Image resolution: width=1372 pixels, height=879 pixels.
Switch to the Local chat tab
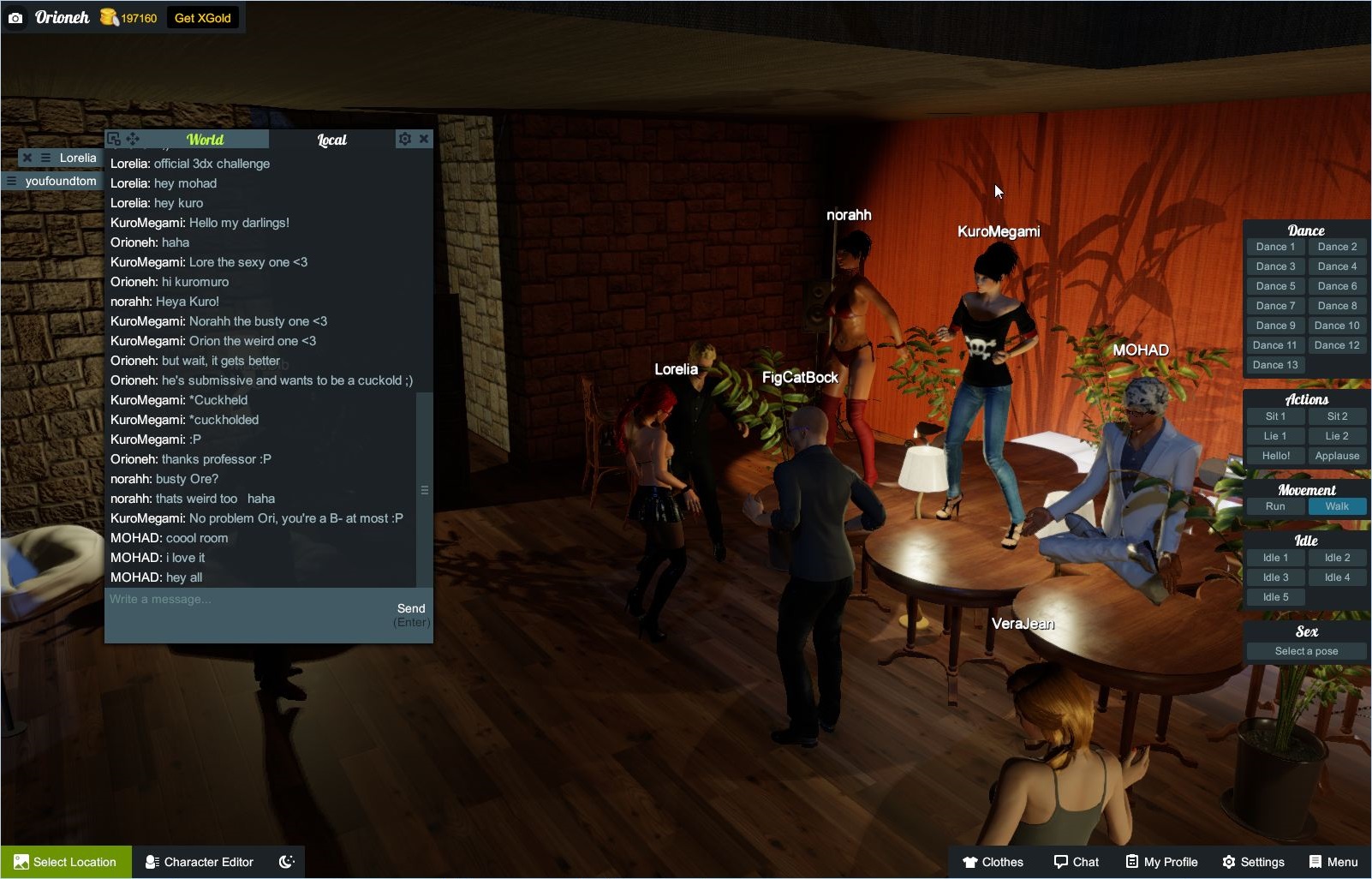coord(331,139)
